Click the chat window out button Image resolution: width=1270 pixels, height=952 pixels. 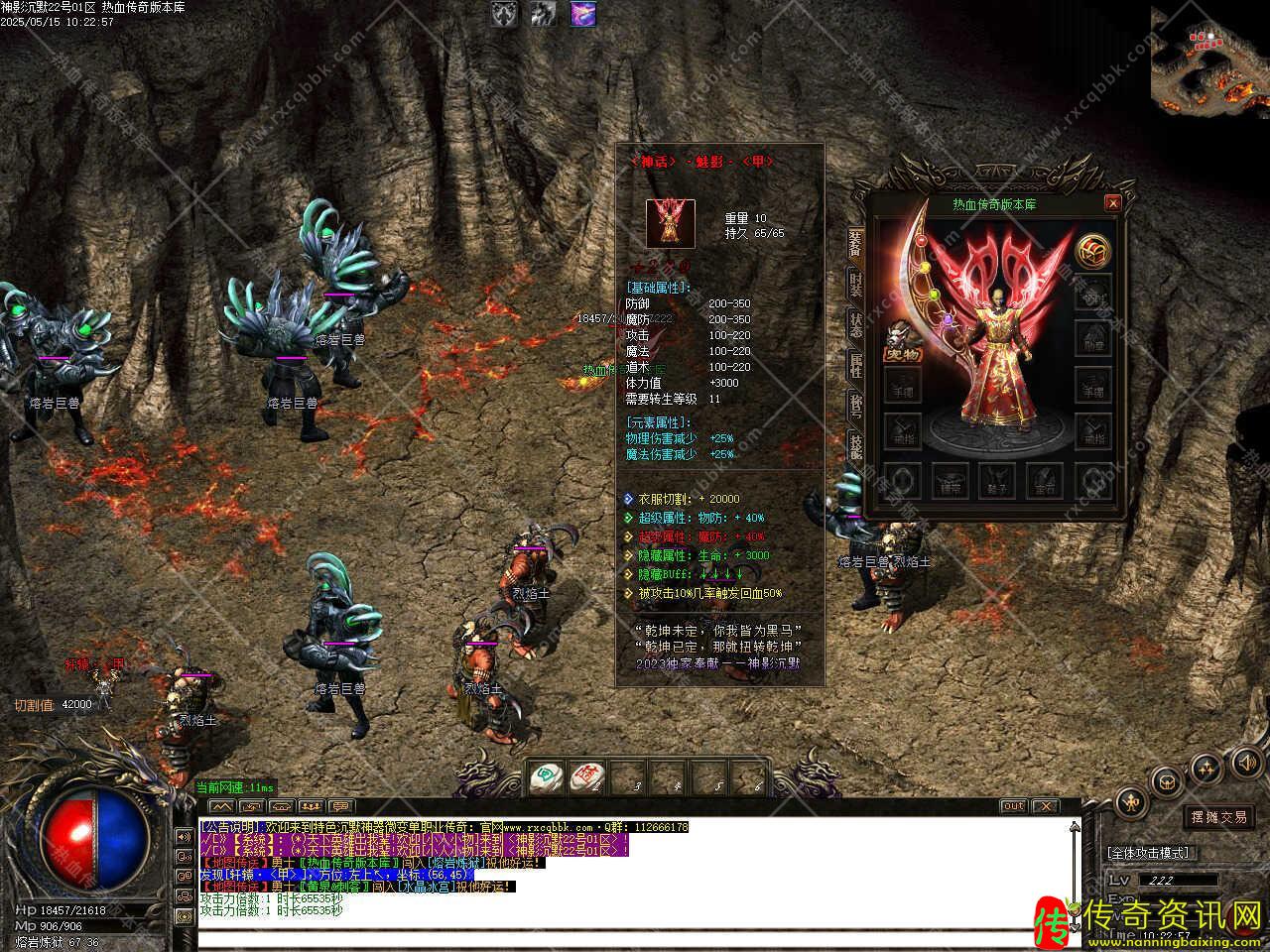click(x=1013, y=806)
